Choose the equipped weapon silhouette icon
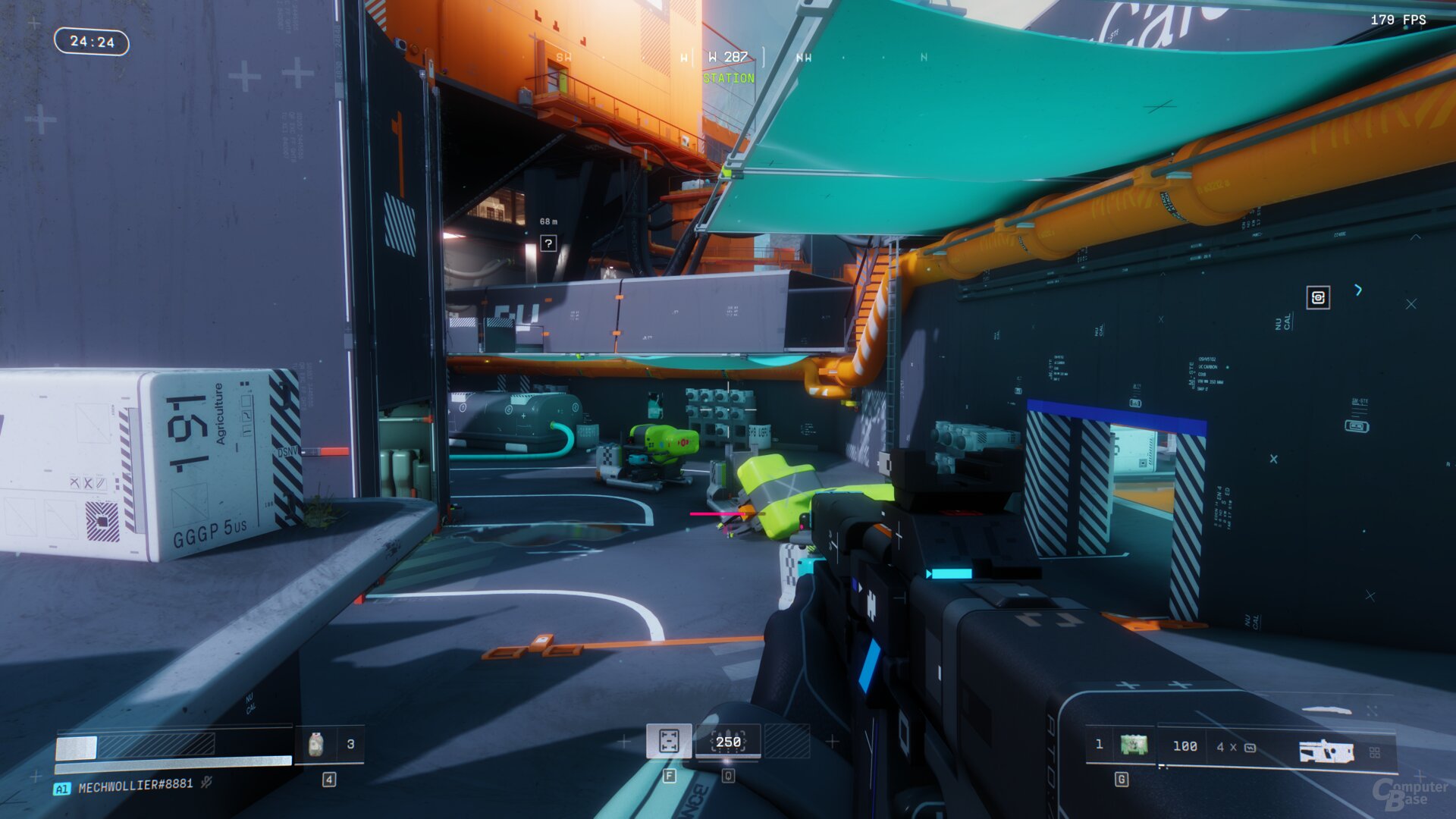 tap(1326, 751)
